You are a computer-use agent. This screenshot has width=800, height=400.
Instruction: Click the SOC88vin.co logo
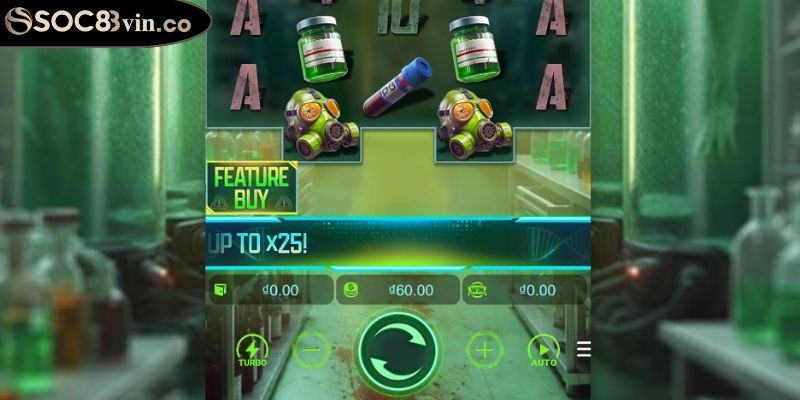coord(100,21)
